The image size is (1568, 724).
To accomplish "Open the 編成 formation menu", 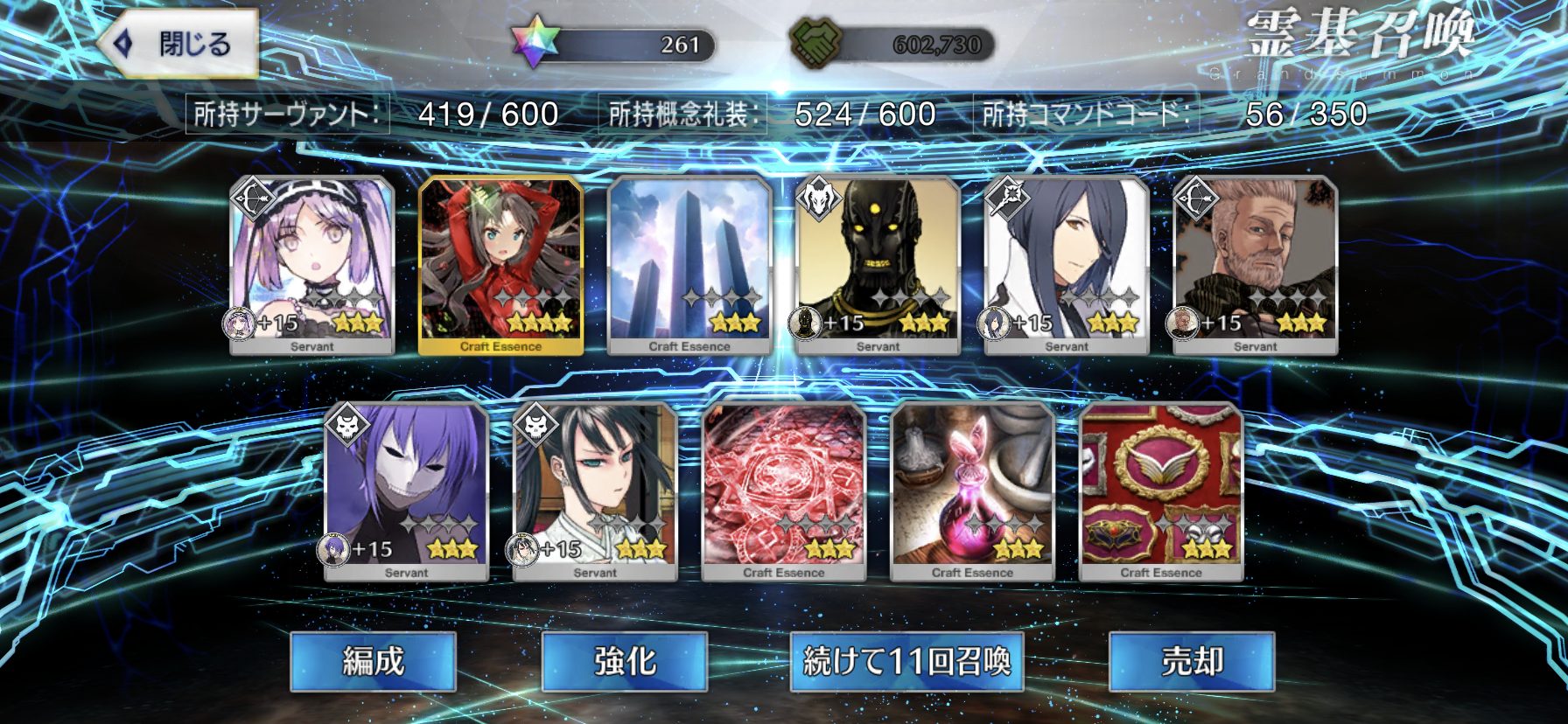I will coord(373,661).
